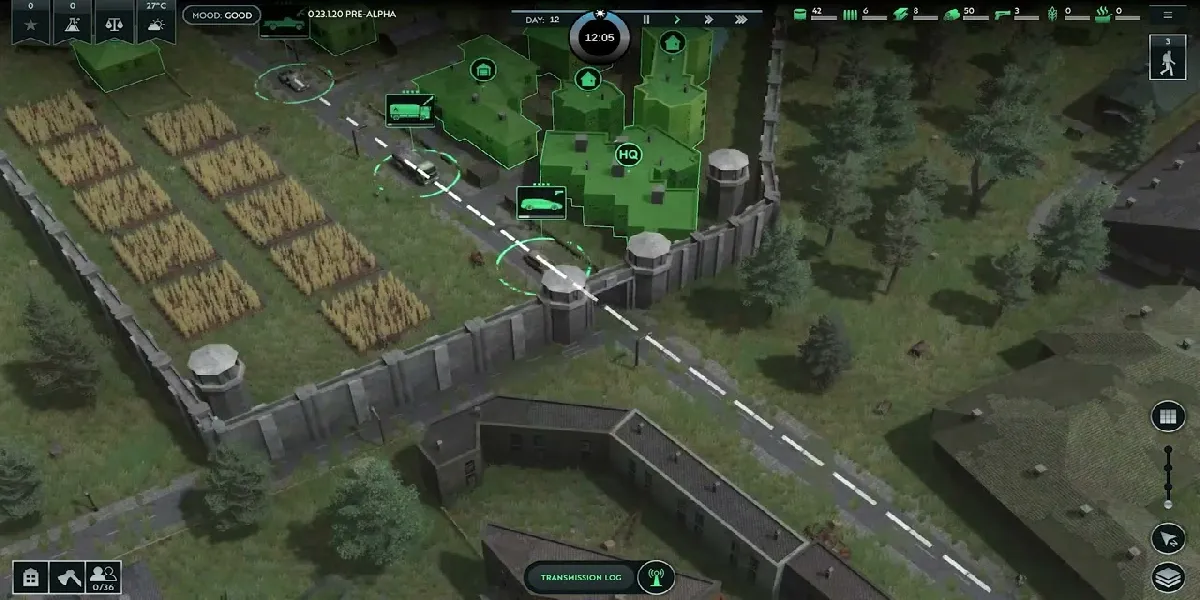The height and width of the screenshot is (600, 1200).
Task: Open the research flask banner
Action: tap(72, 20)
